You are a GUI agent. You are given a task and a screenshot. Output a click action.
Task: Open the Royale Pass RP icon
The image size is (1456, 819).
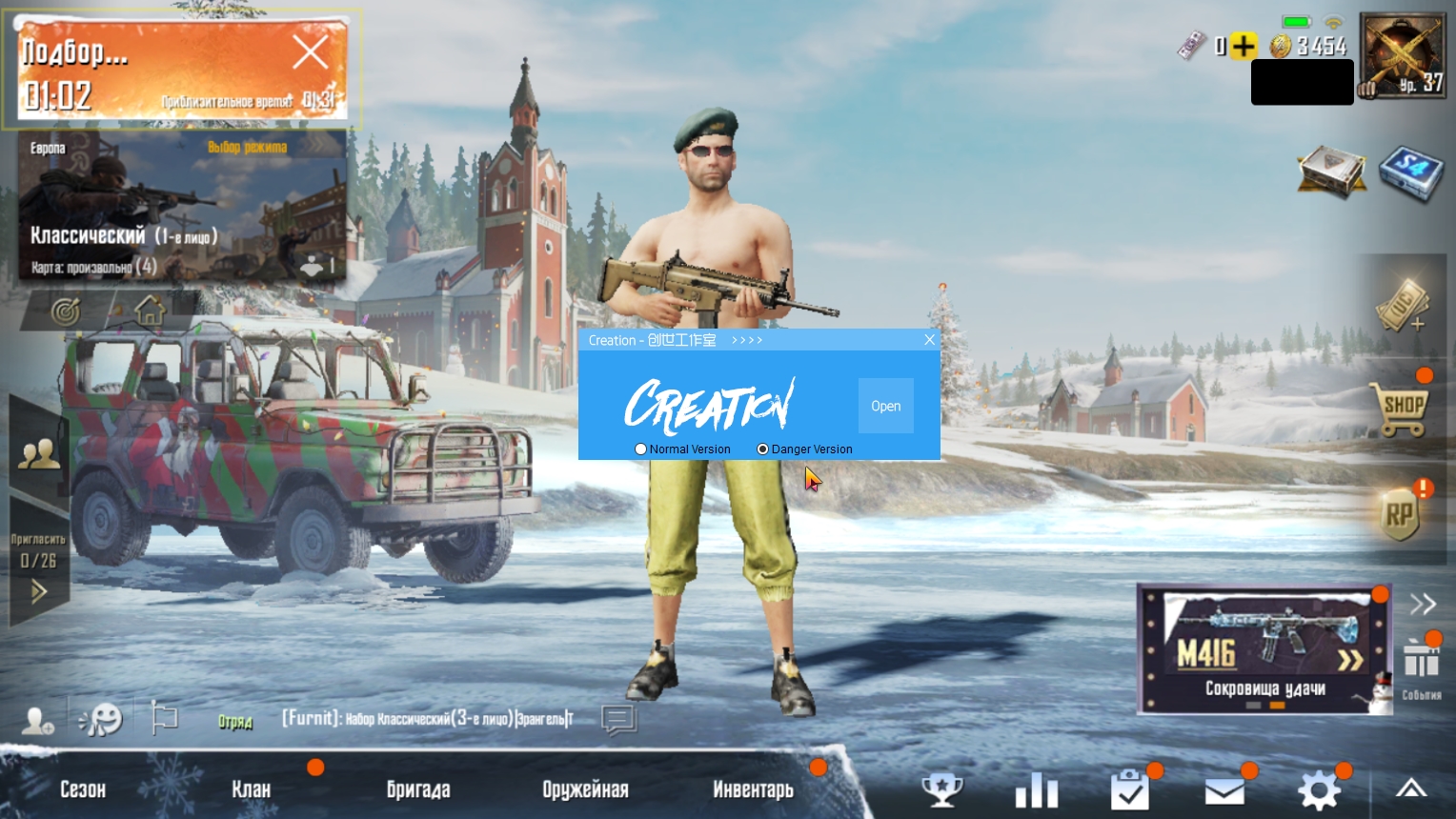[1401, 511]
